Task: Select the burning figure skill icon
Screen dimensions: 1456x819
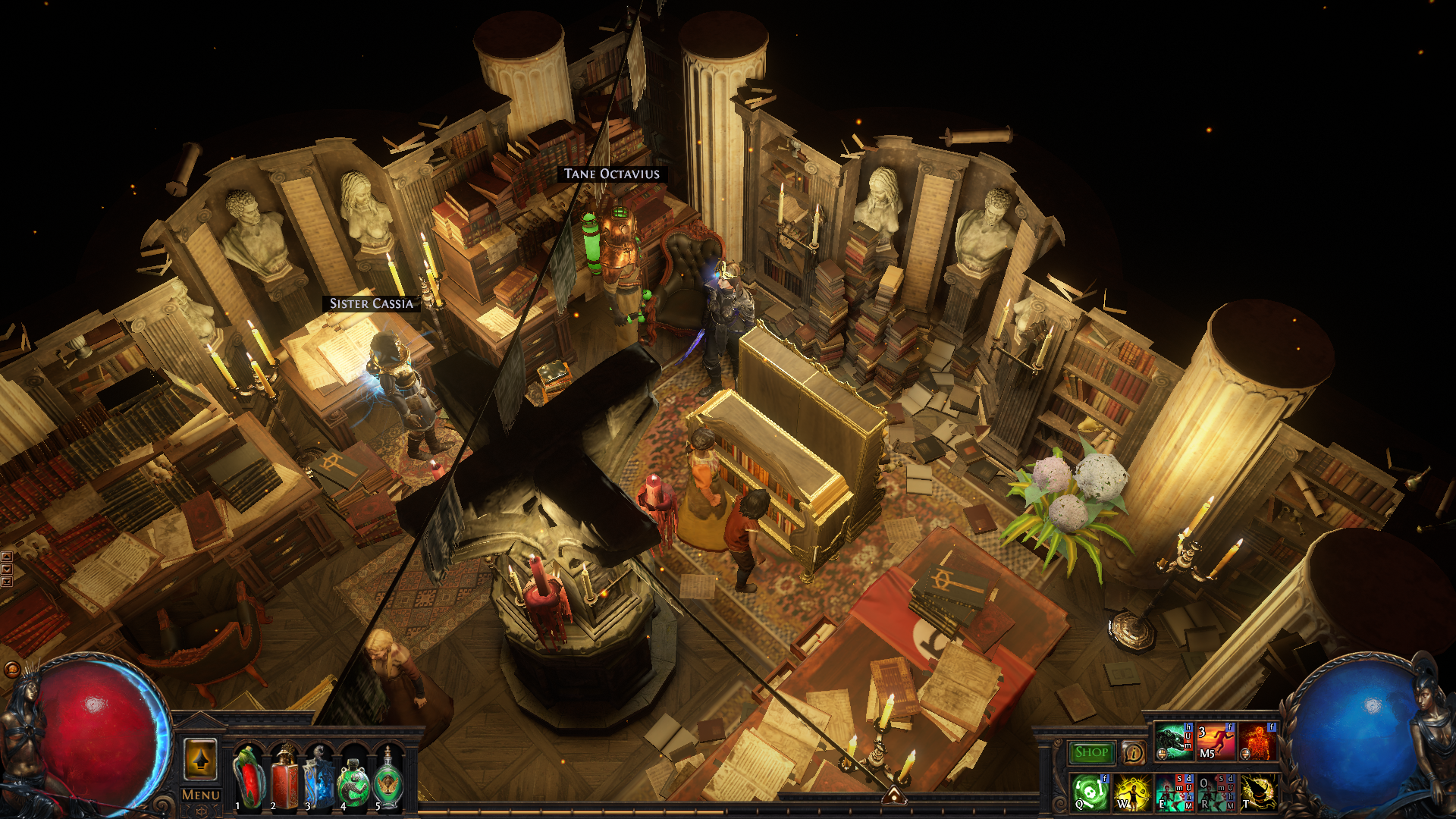Action: pos(1257,742)
